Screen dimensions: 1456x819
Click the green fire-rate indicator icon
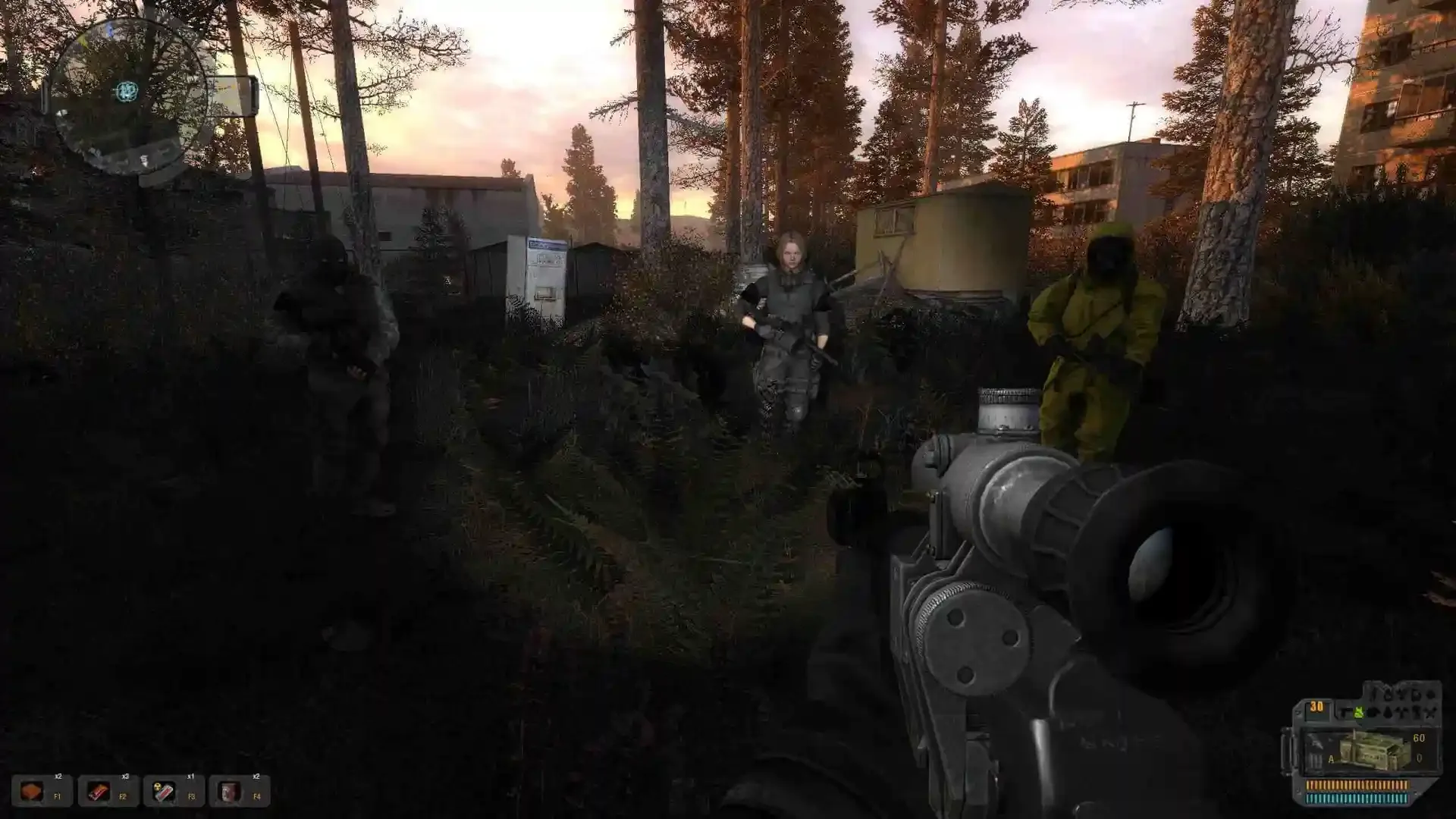pyautogui.click(x=1359, y=712)
